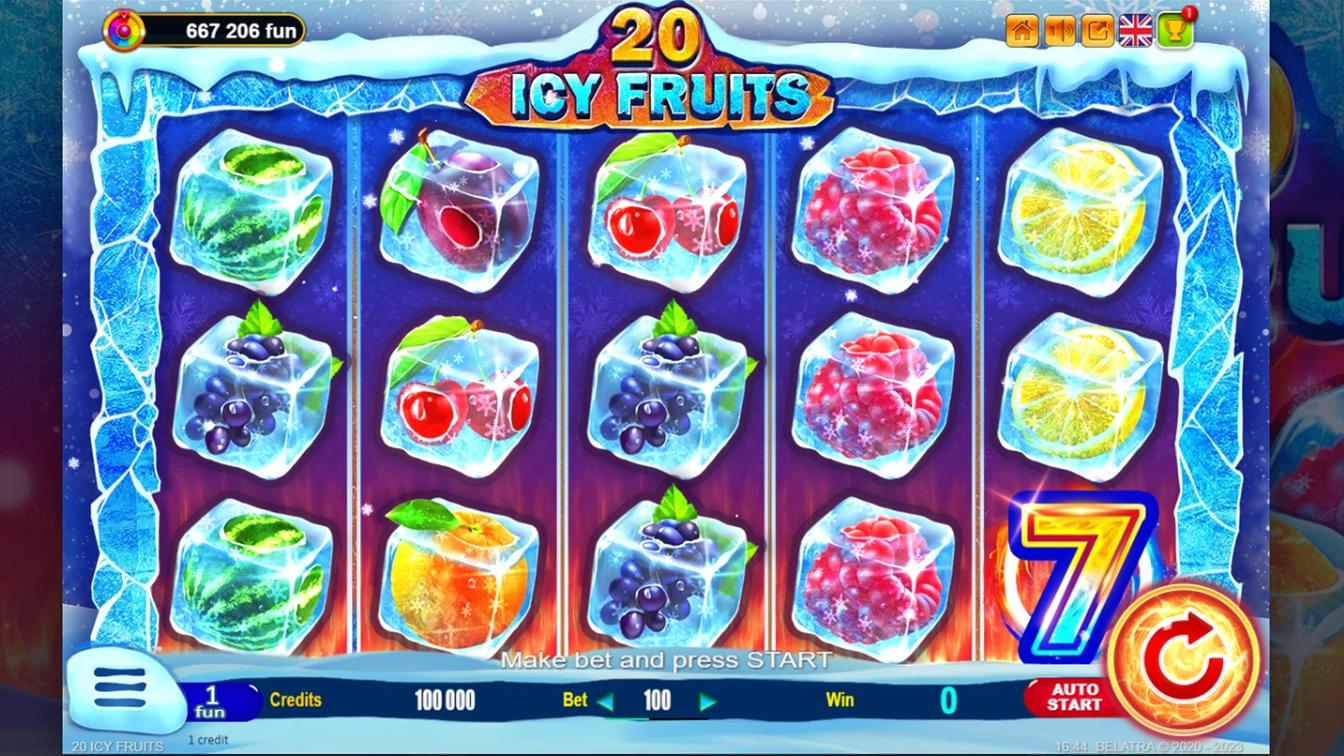Open the home lobby icon
The width and height of the screenshot is (1344, 756).
click(1021, 31)
